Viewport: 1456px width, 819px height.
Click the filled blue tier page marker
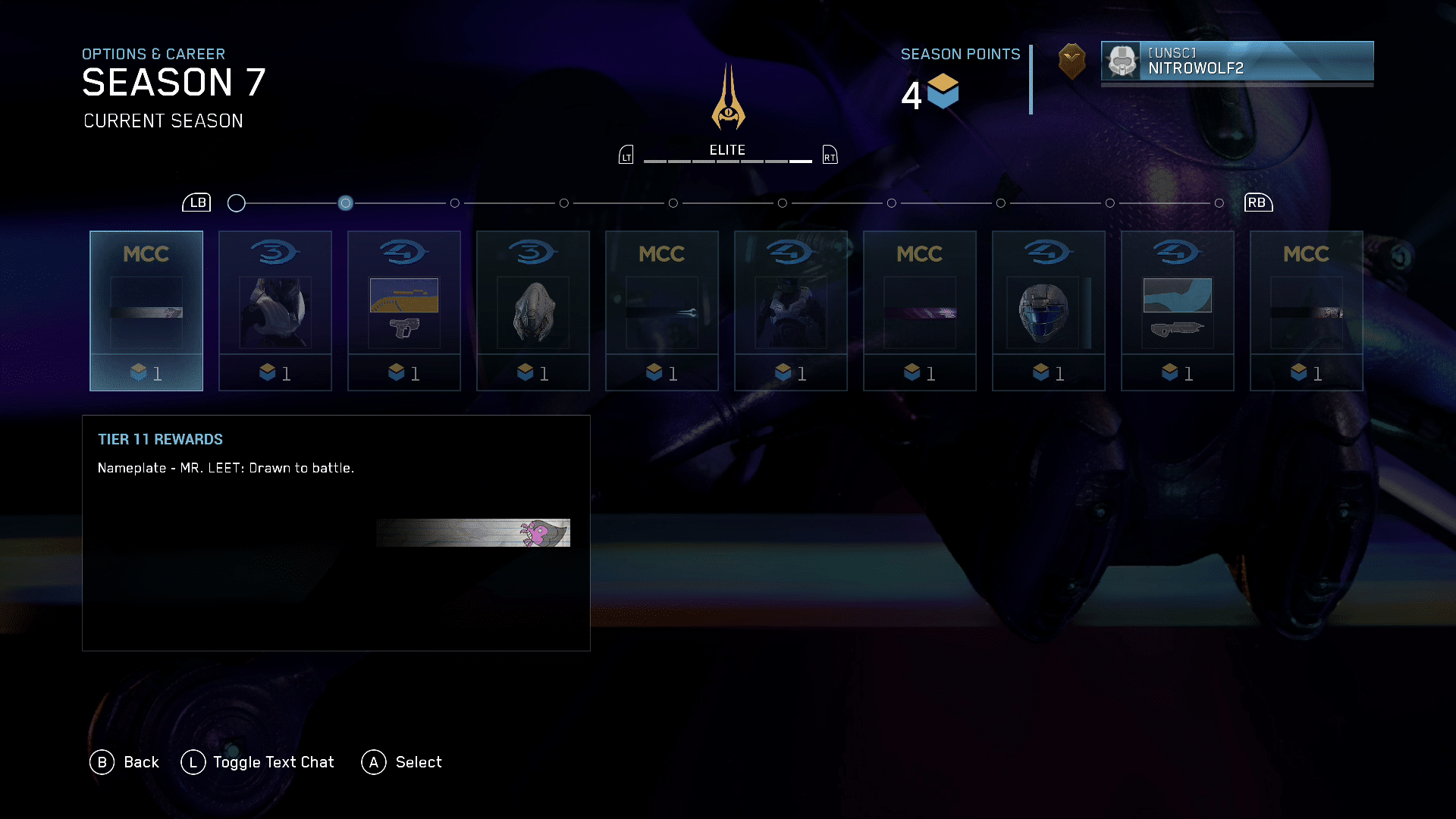click(x=346, y=203)
